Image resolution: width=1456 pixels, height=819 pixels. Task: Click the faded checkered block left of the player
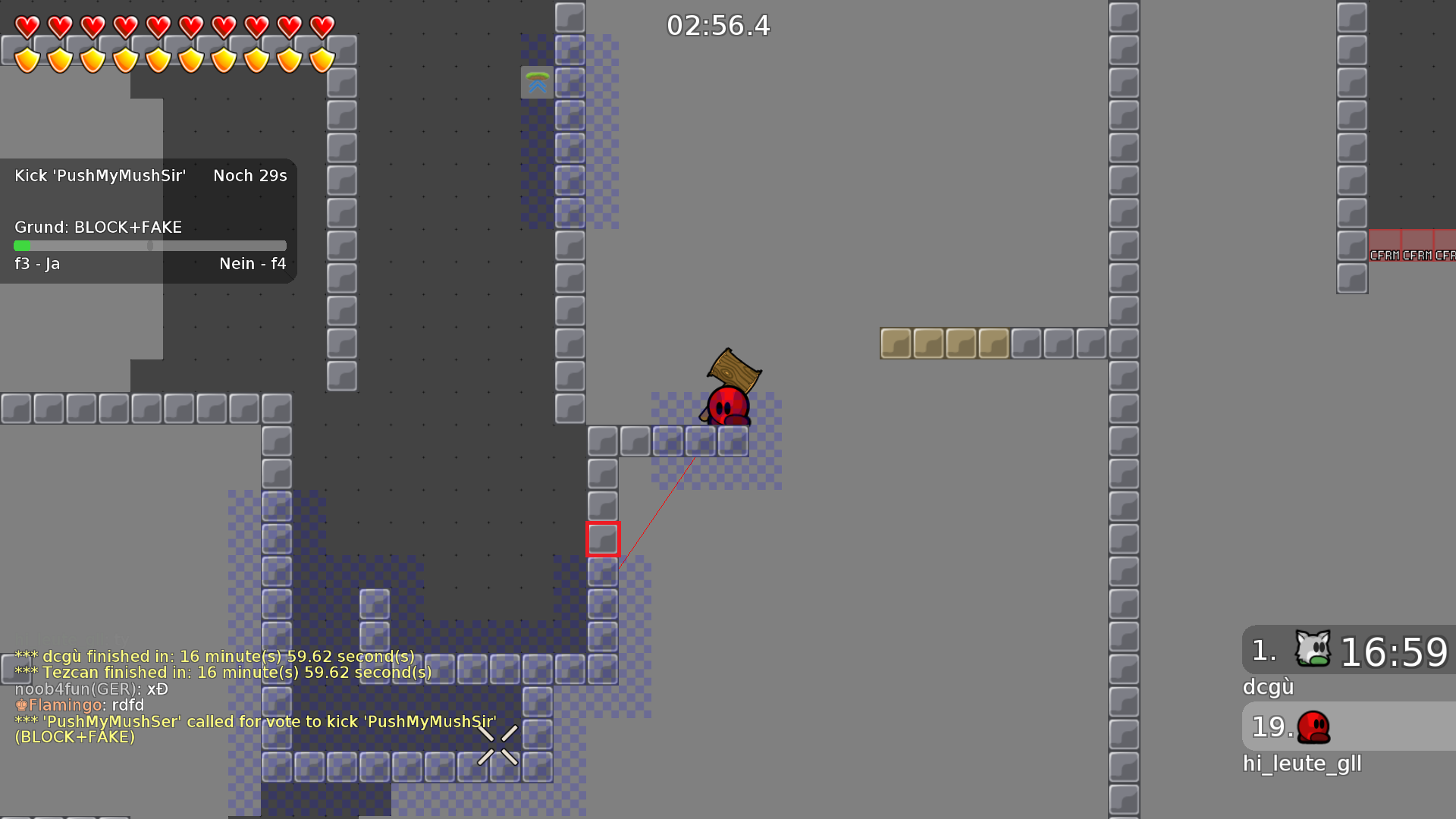[x=668, y=440]
